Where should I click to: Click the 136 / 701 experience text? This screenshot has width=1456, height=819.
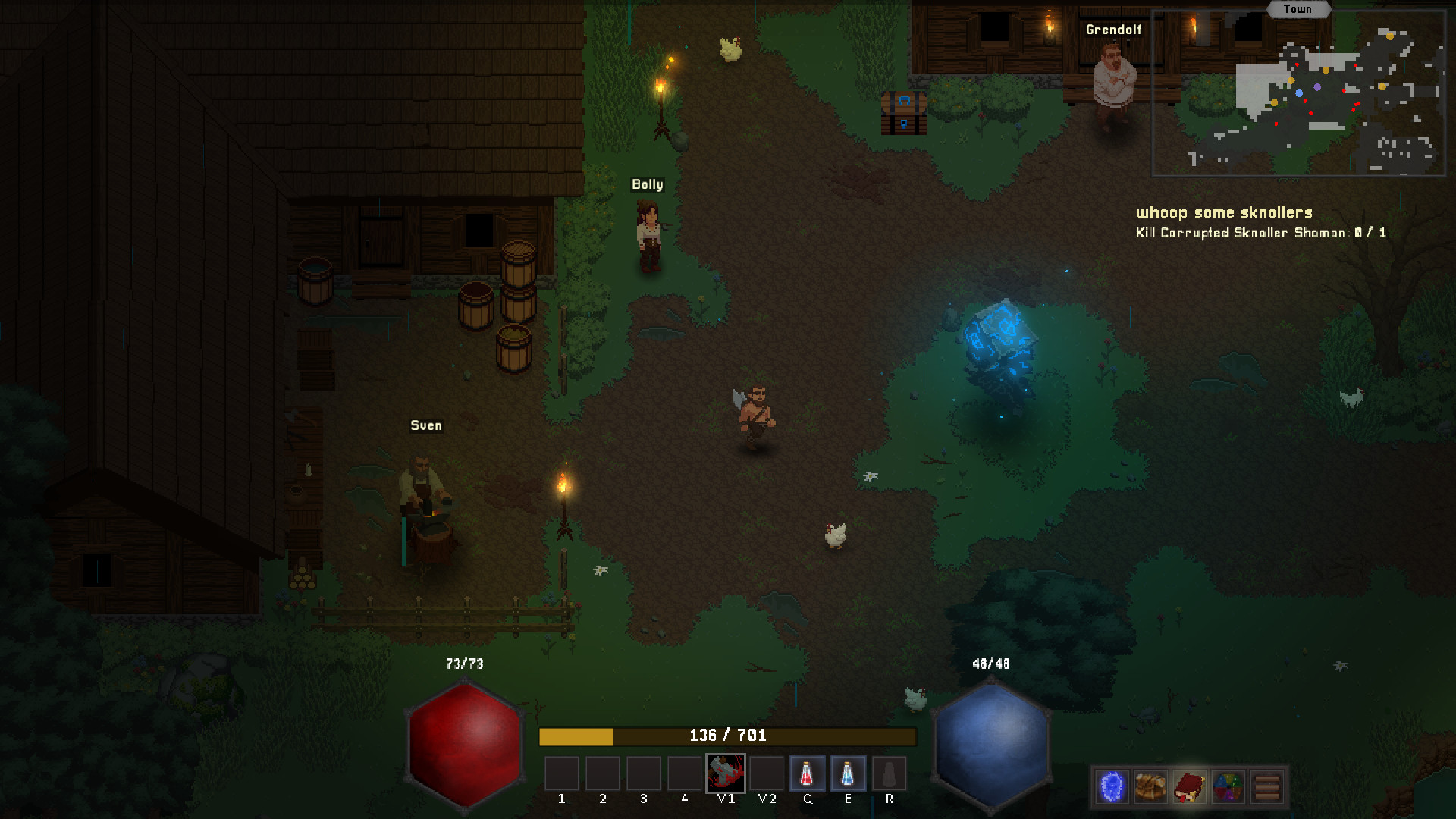[730, 735]
